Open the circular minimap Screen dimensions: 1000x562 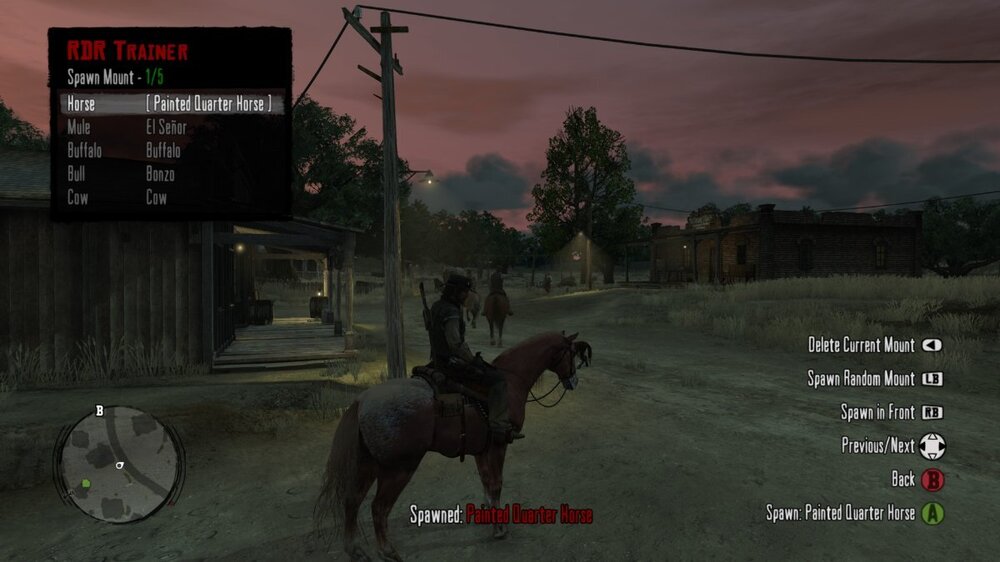(119, 462)
